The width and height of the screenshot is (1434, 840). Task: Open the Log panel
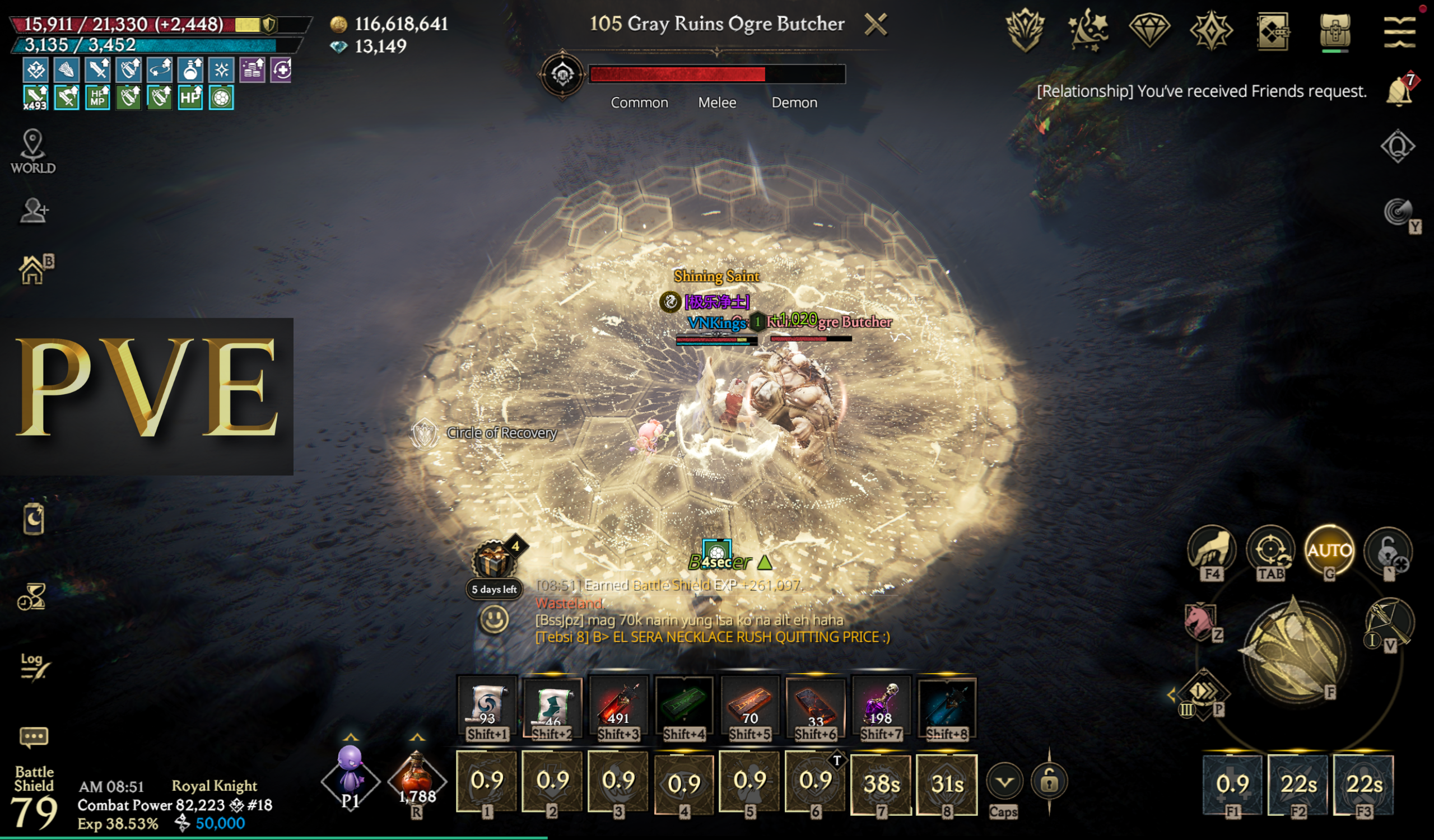34,666
